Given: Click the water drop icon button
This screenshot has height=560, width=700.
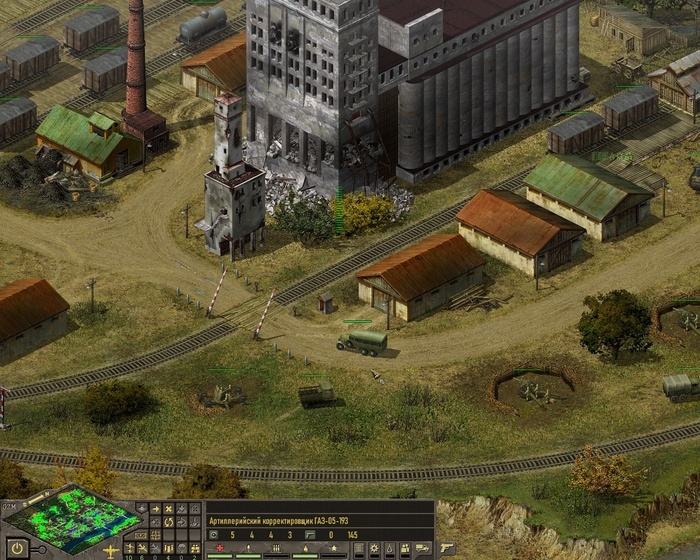Looking at the screenshot, I should pos(389,548).
